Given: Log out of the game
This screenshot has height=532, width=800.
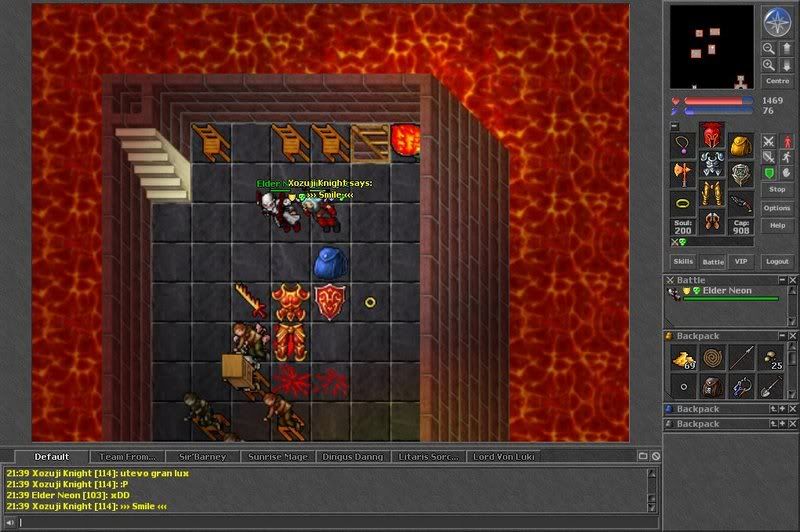Looking at the screenshot, I should point(776,261).
